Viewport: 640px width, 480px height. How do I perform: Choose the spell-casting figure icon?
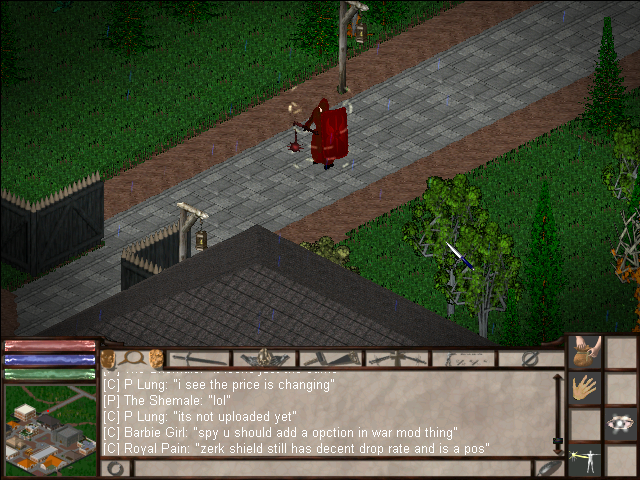tap(584, 458)
